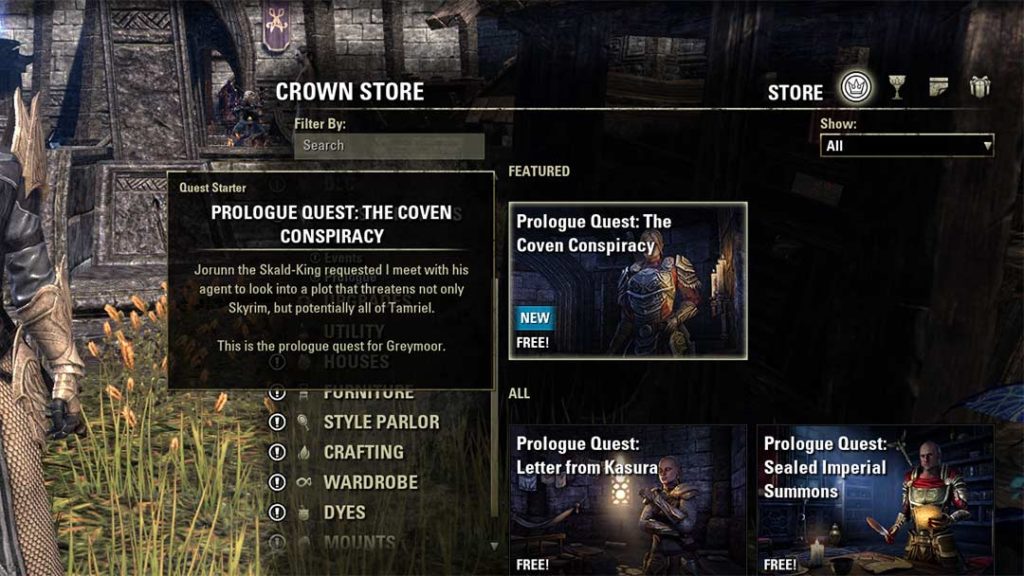The image size is (1024, 576).
Task: Open the Style Parlor category
Action: click(381, 422)
